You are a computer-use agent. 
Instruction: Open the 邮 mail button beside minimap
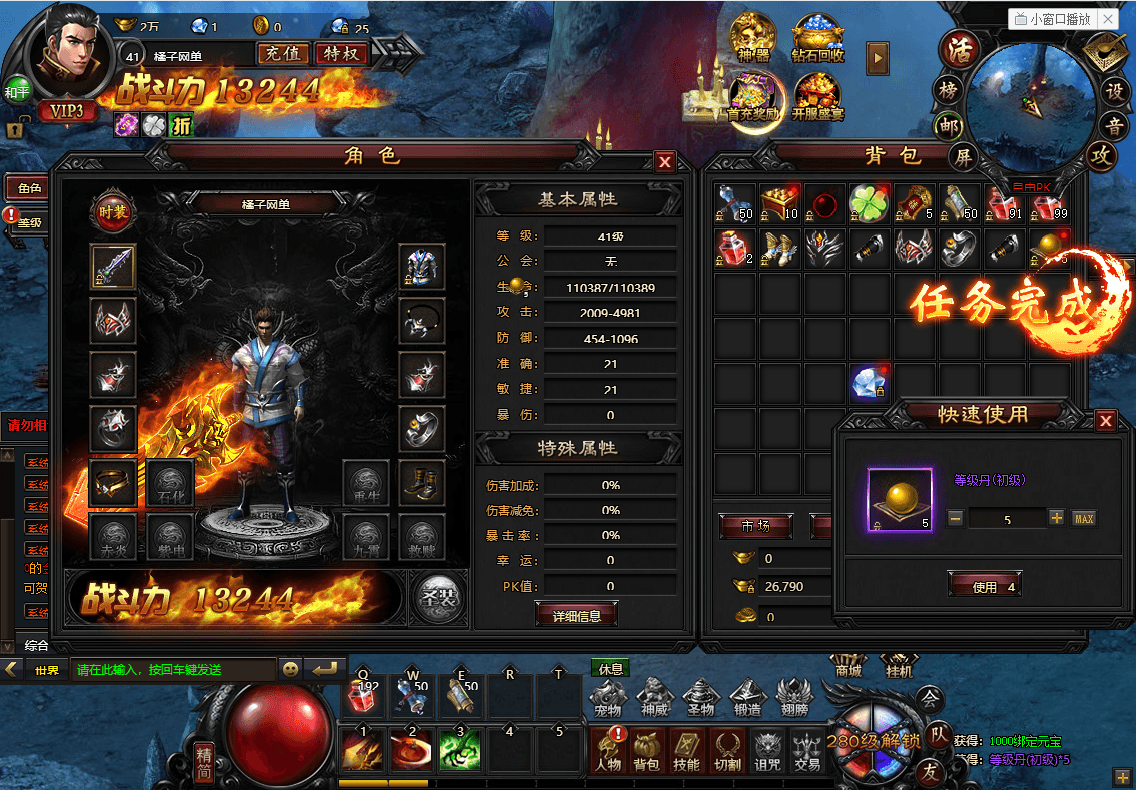pyautogui.click(x=948, y=126)
